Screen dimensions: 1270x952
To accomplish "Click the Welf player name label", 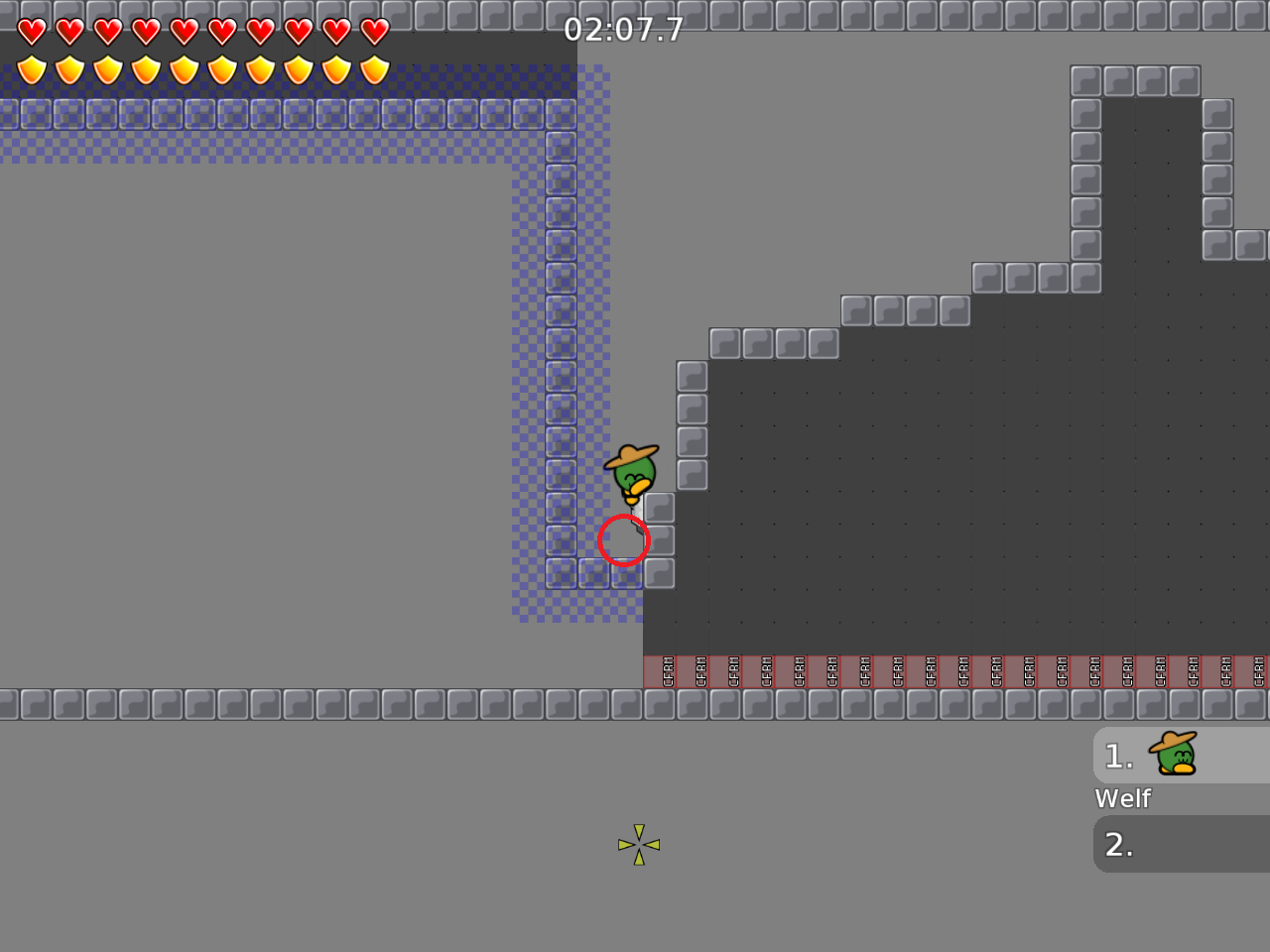I will coord(1122,798).
